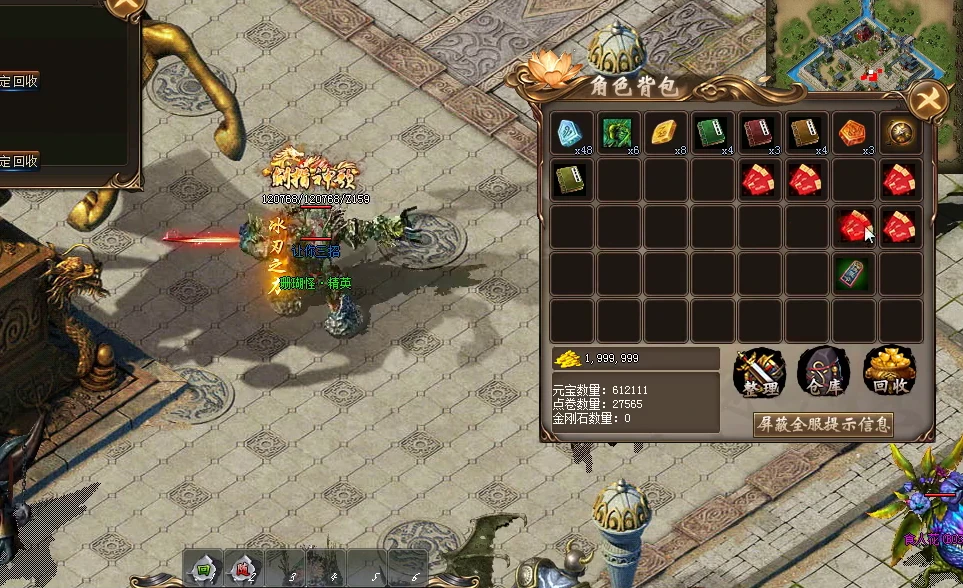Select the green talisman scroll item
The image size is (963, 588).
[855, 274]
